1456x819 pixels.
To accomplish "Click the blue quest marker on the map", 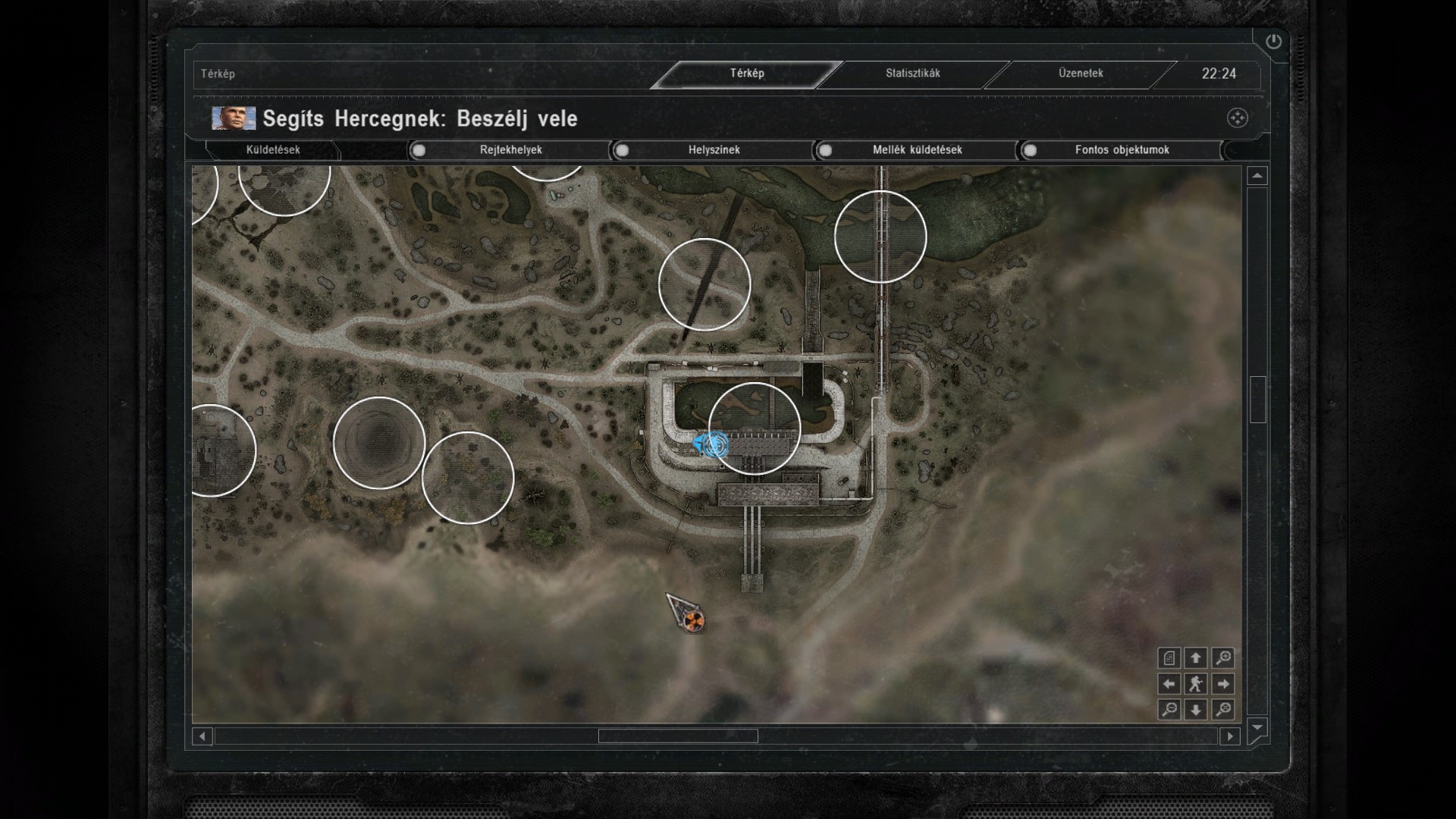I will click(713, 444).
